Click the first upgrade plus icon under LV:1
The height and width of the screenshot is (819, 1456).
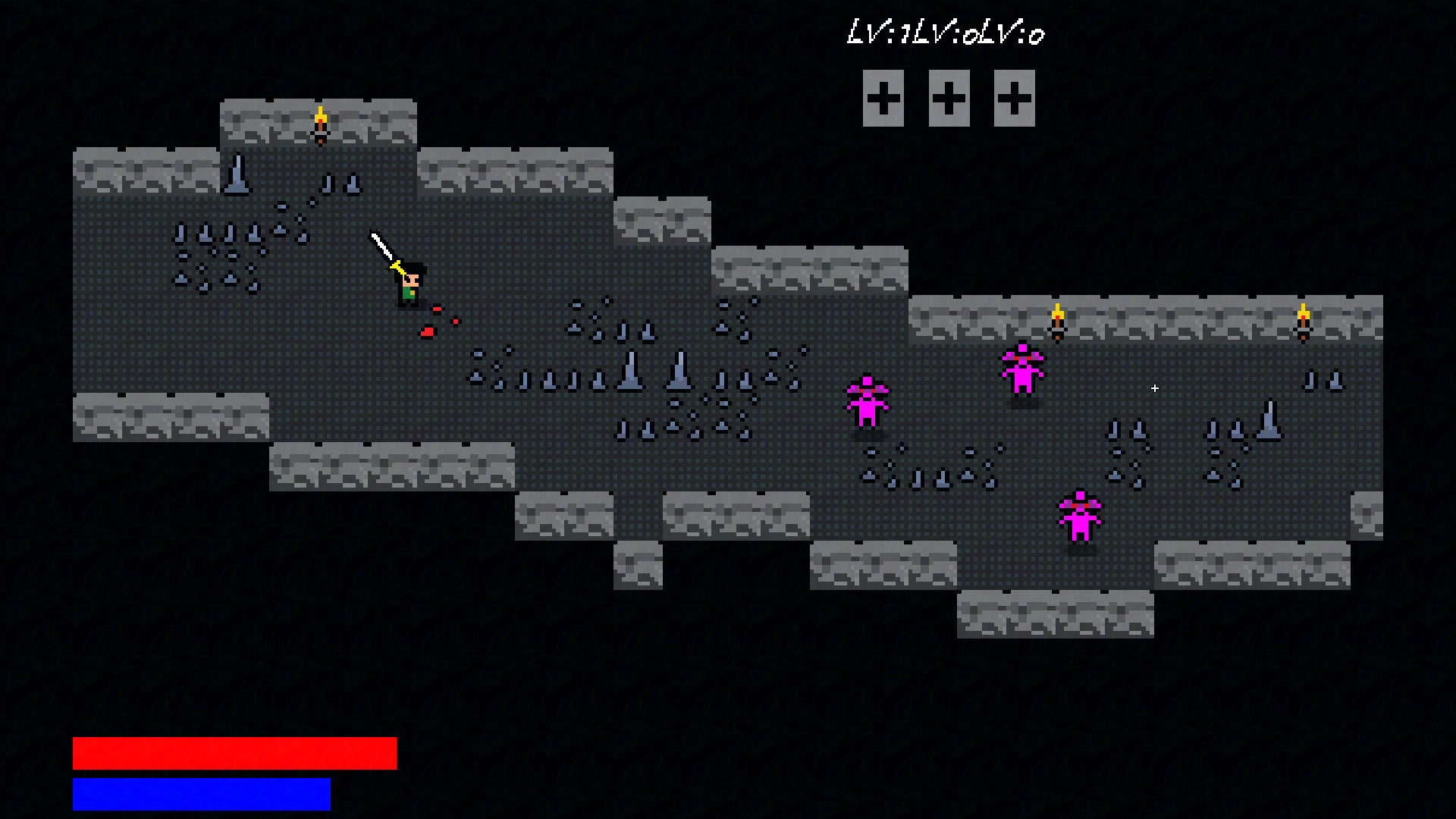[x=882, y=99]
